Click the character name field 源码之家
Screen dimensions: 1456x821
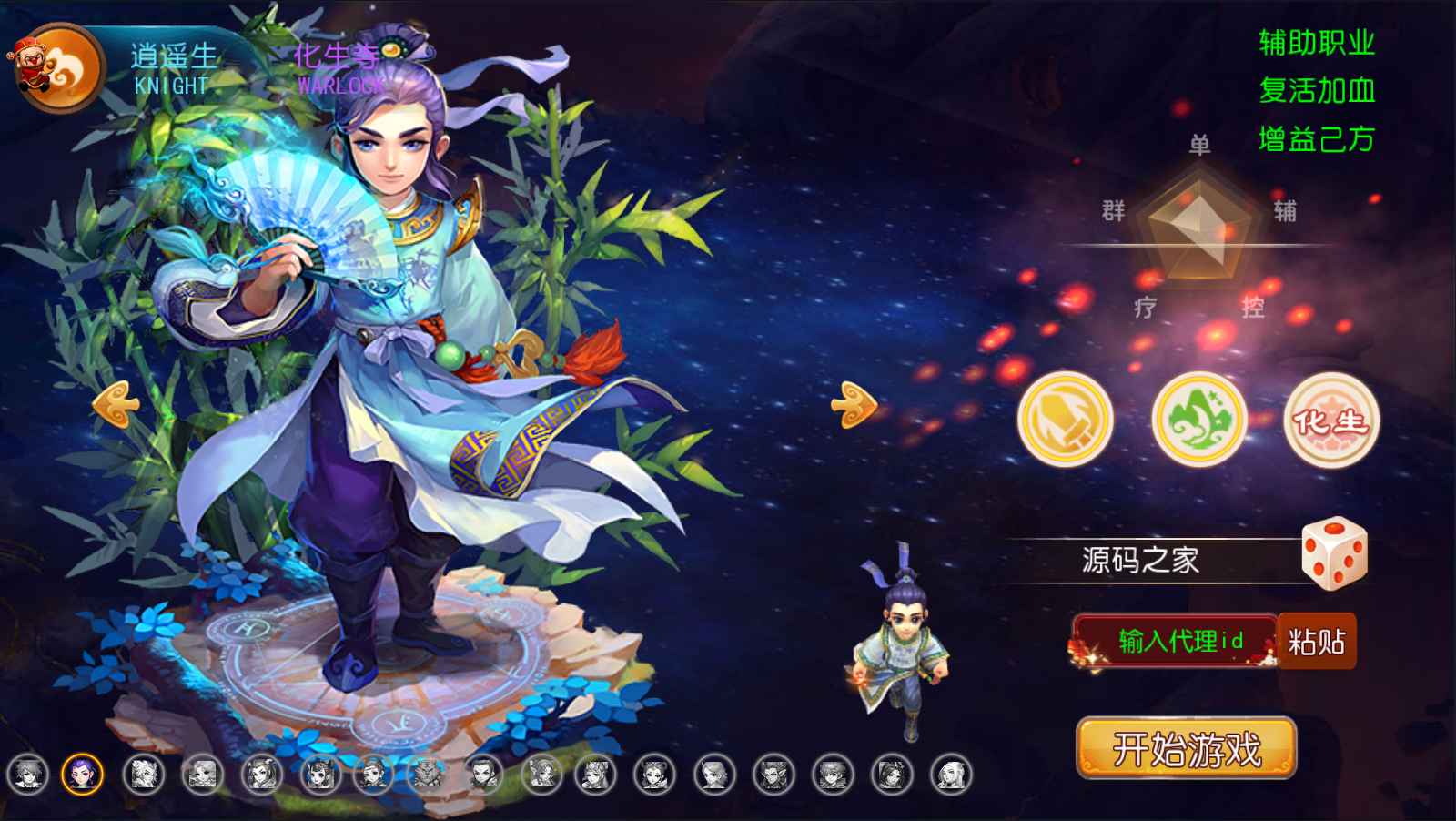(1140, 560)
